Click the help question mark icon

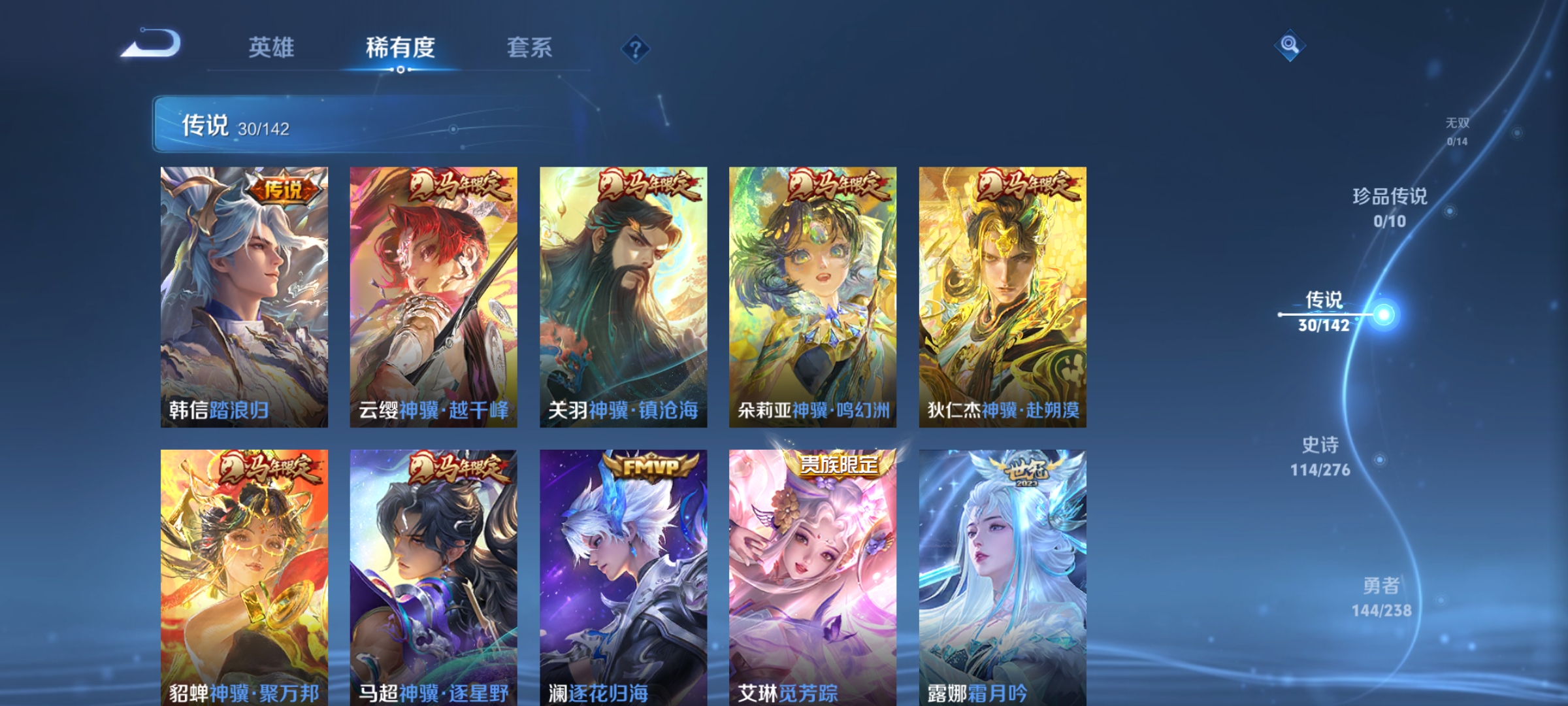coord(635,48)
